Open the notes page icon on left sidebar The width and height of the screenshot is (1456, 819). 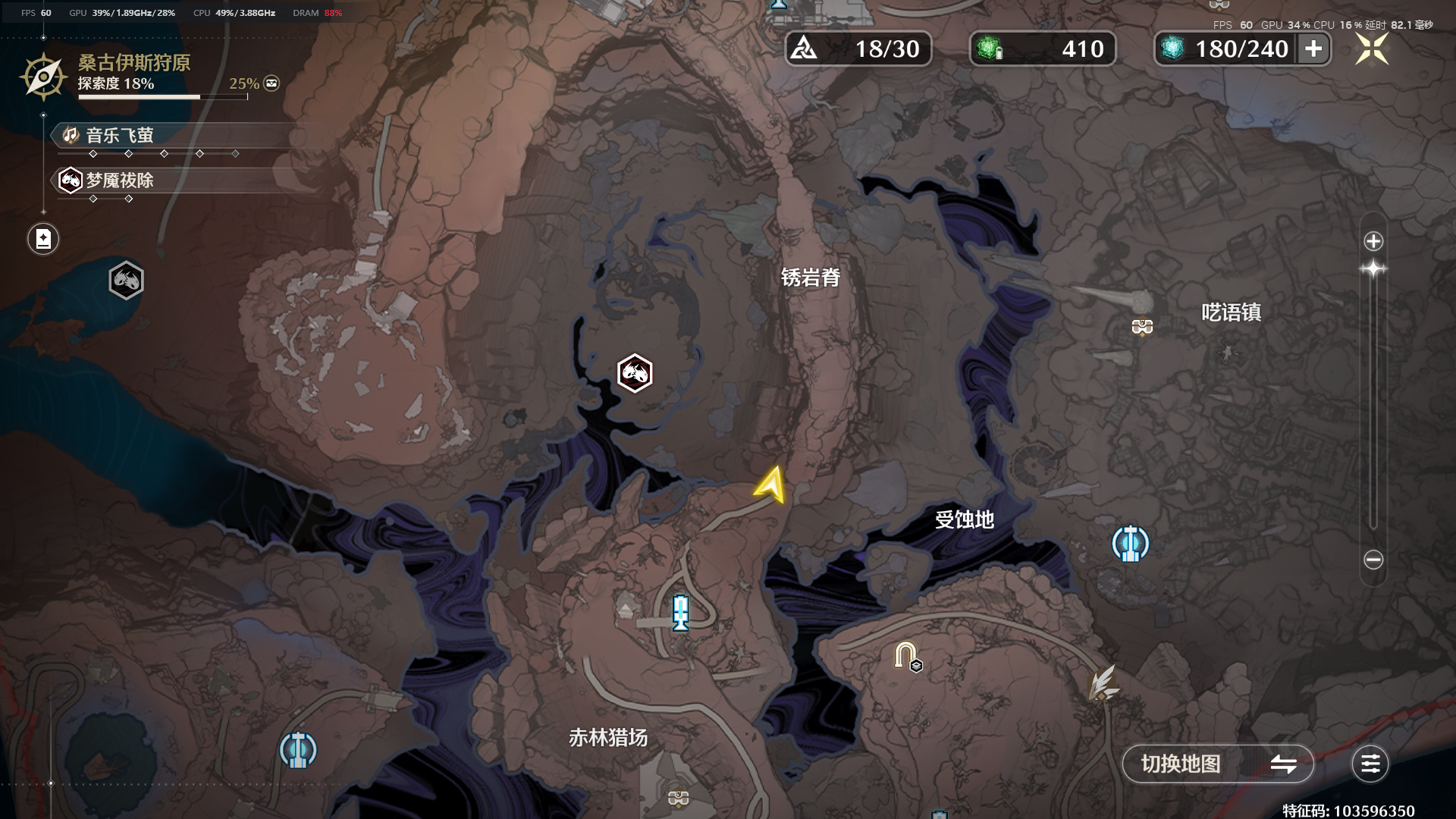(x=42, y=238)
